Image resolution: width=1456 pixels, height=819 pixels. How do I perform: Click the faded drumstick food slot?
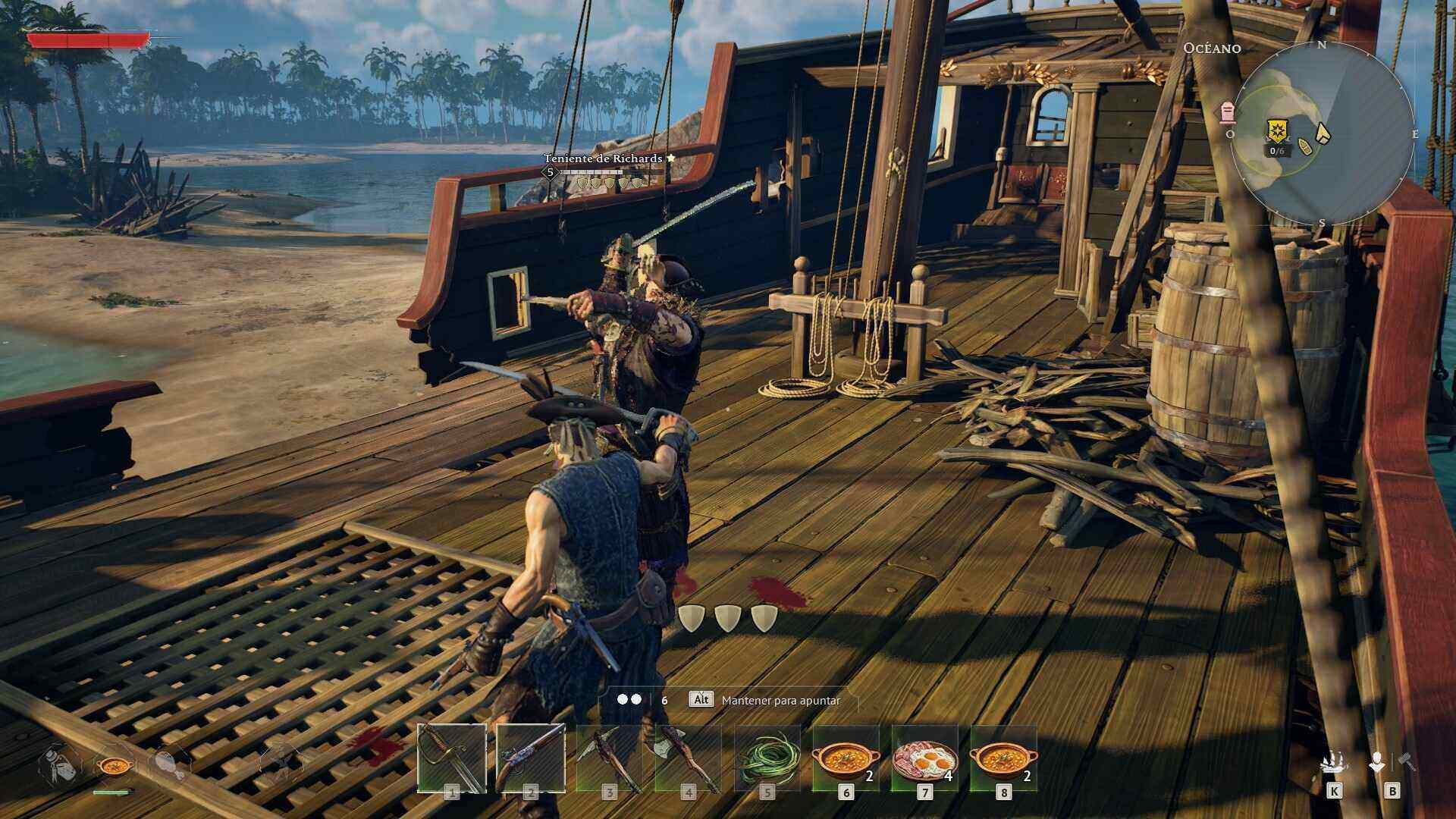pos(169,763)
